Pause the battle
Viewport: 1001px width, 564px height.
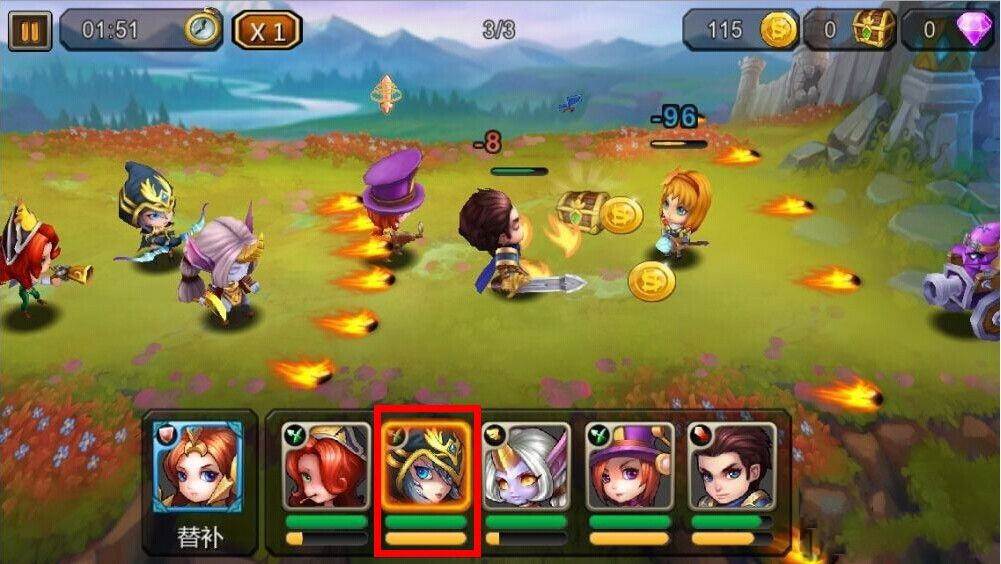29,30
